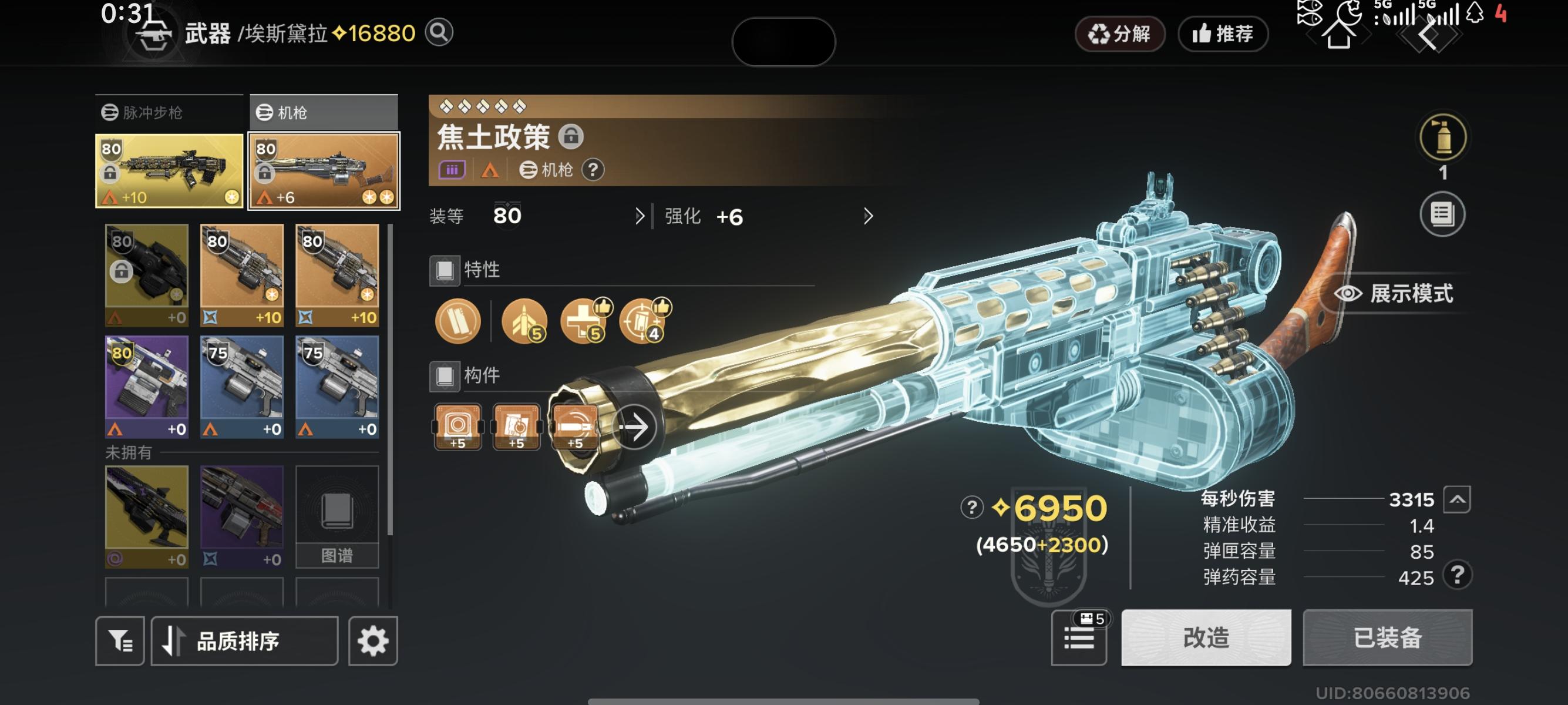
Task: Open the filter funnel icon at bottom left
Action: click(119, 640)
